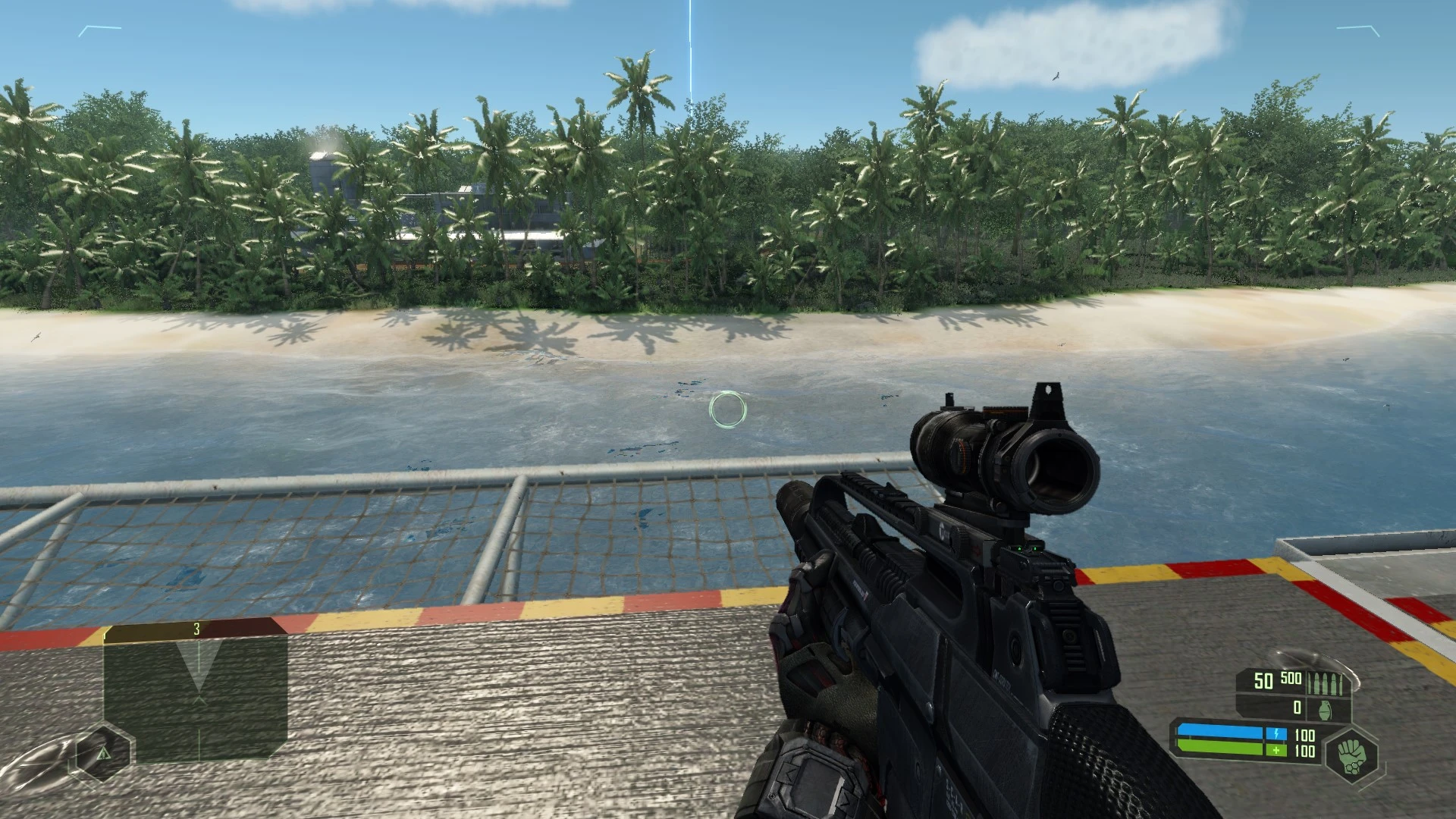Click the 50 magazine ammo counter
Image resolution: width=1456 pixels, height=819 pixels.
coord(1263,681)
